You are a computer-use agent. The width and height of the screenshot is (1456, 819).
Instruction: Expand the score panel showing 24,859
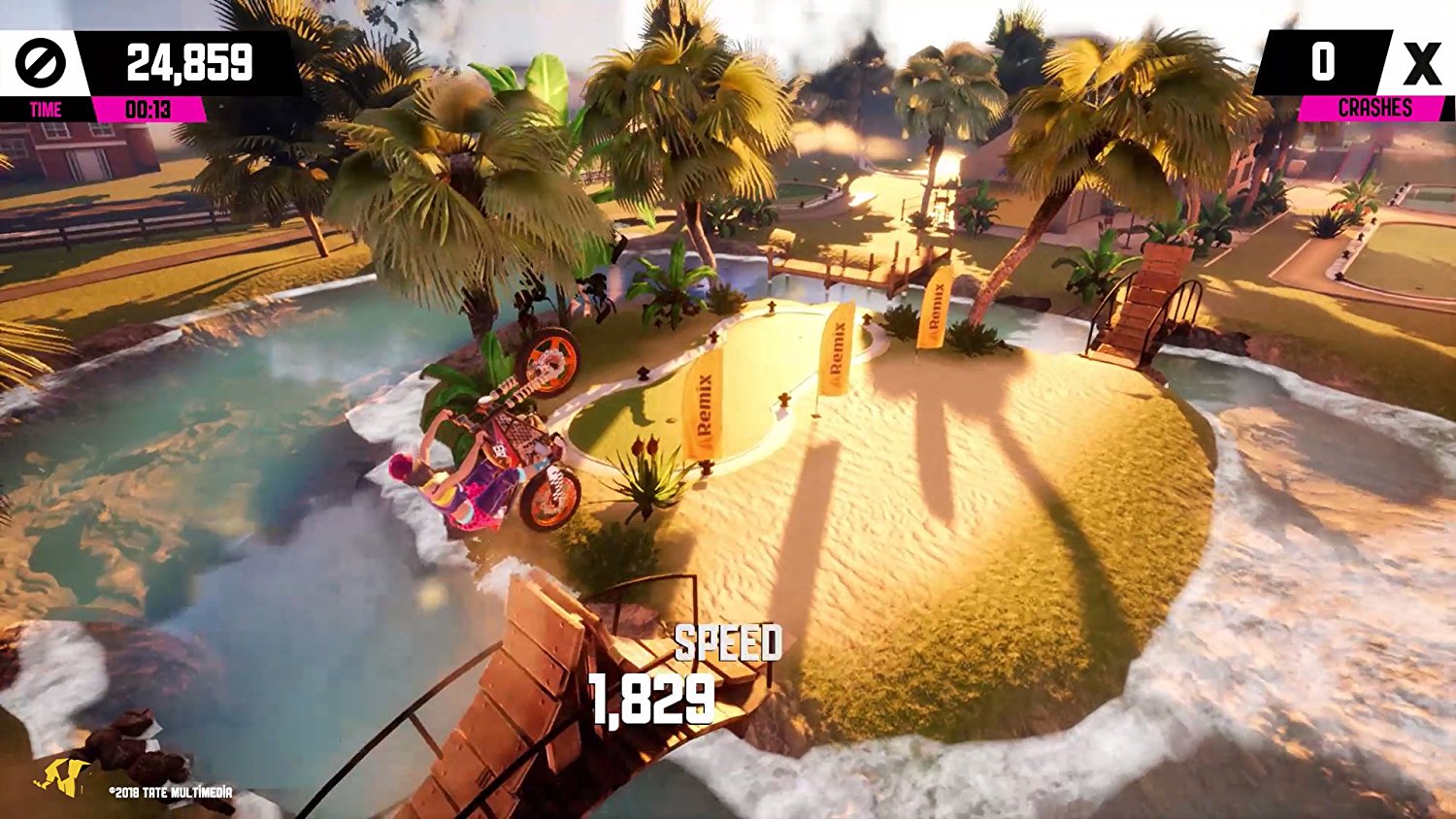[x=189, y=60]
